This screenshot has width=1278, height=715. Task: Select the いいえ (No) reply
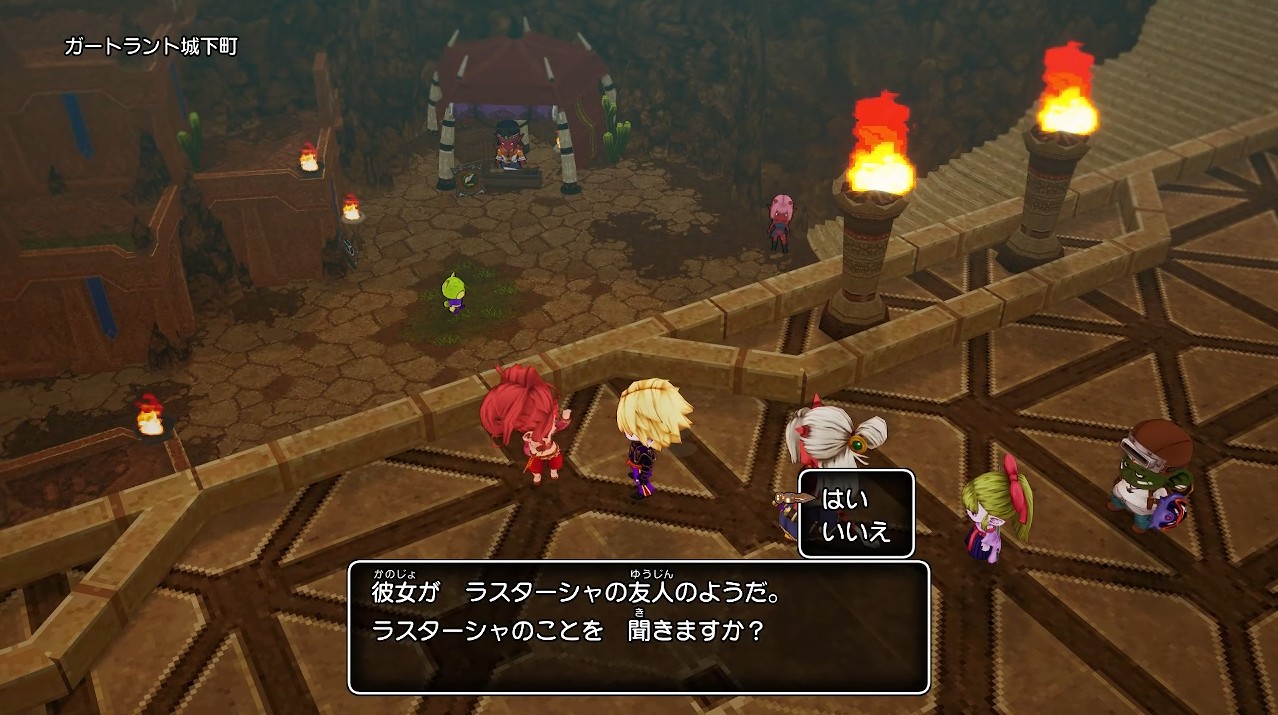pyautogui.click(x=855, y=531)
